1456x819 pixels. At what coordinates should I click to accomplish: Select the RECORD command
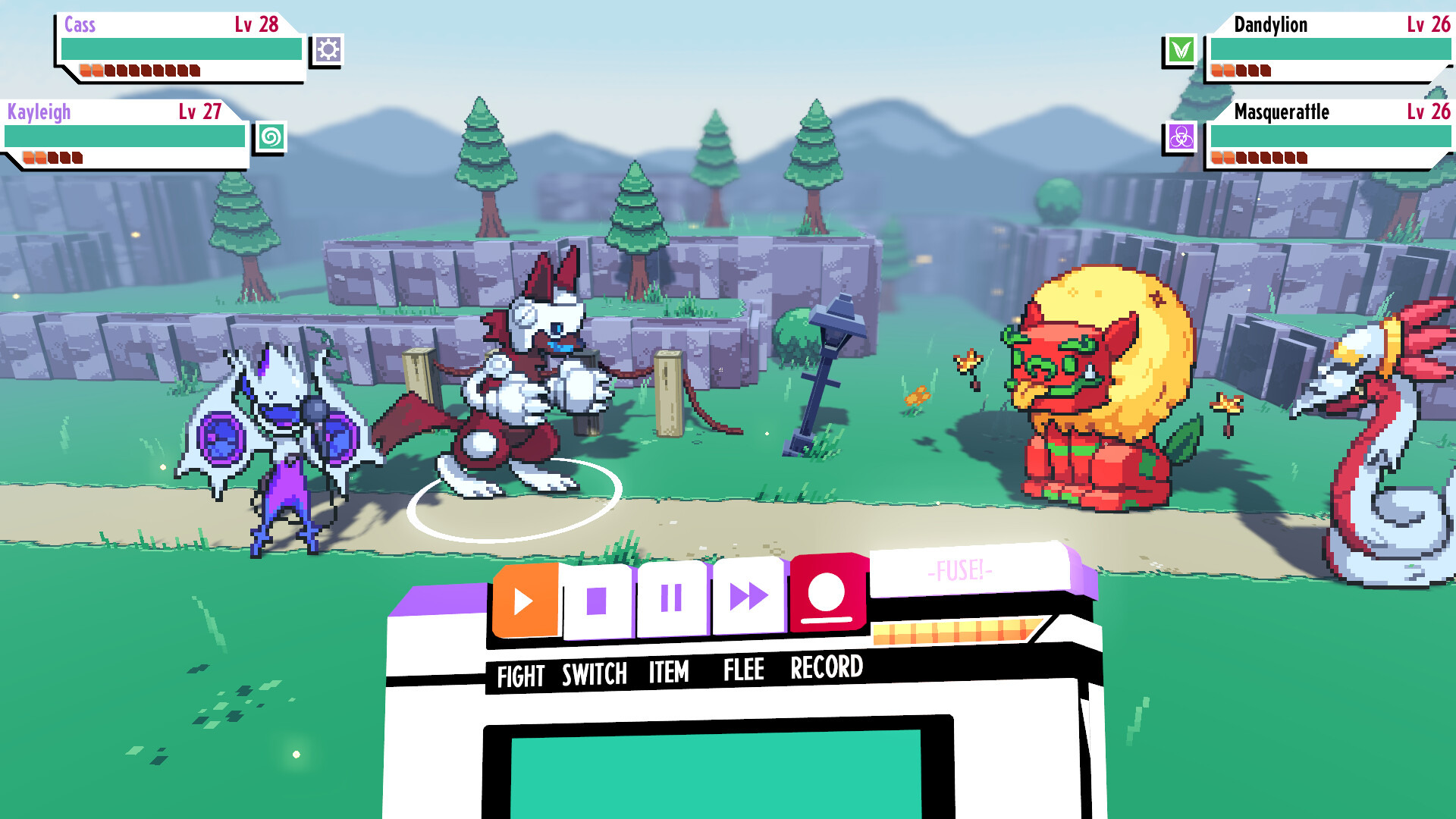[826, 668]
